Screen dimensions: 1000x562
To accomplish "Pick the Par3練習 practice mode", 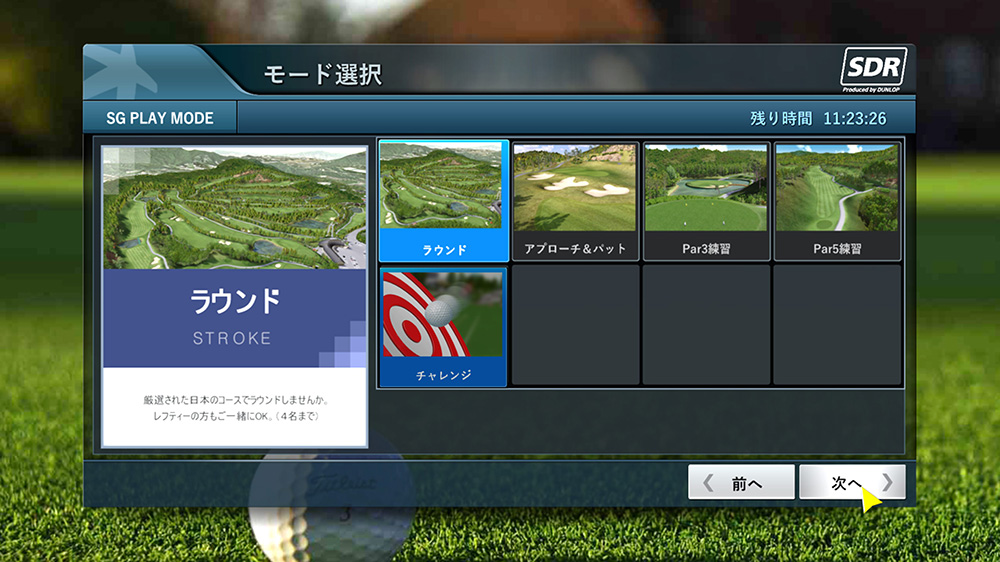I will 706,200.
